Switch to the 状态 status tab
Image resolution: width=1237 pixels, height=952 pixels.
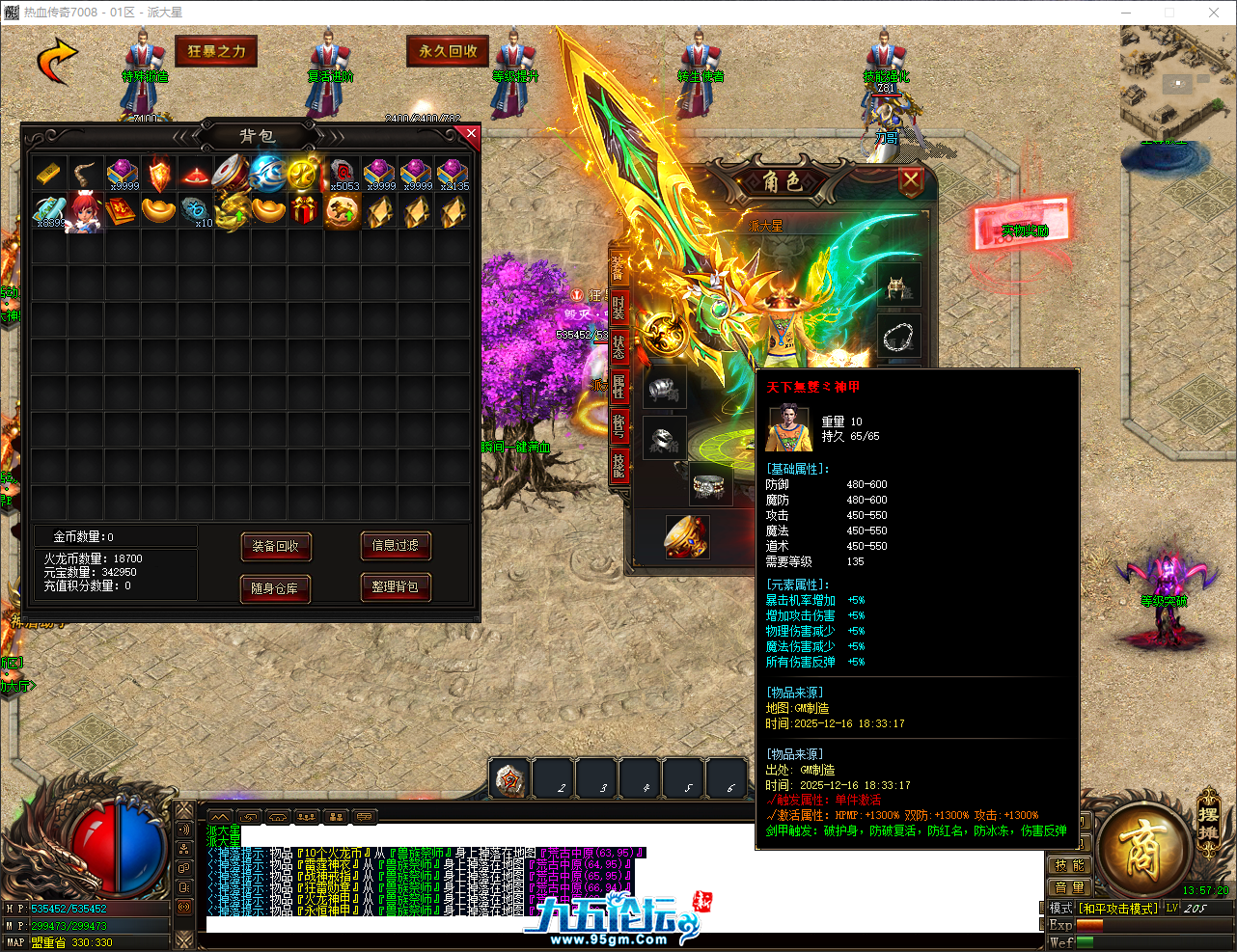tap(618, 345)
